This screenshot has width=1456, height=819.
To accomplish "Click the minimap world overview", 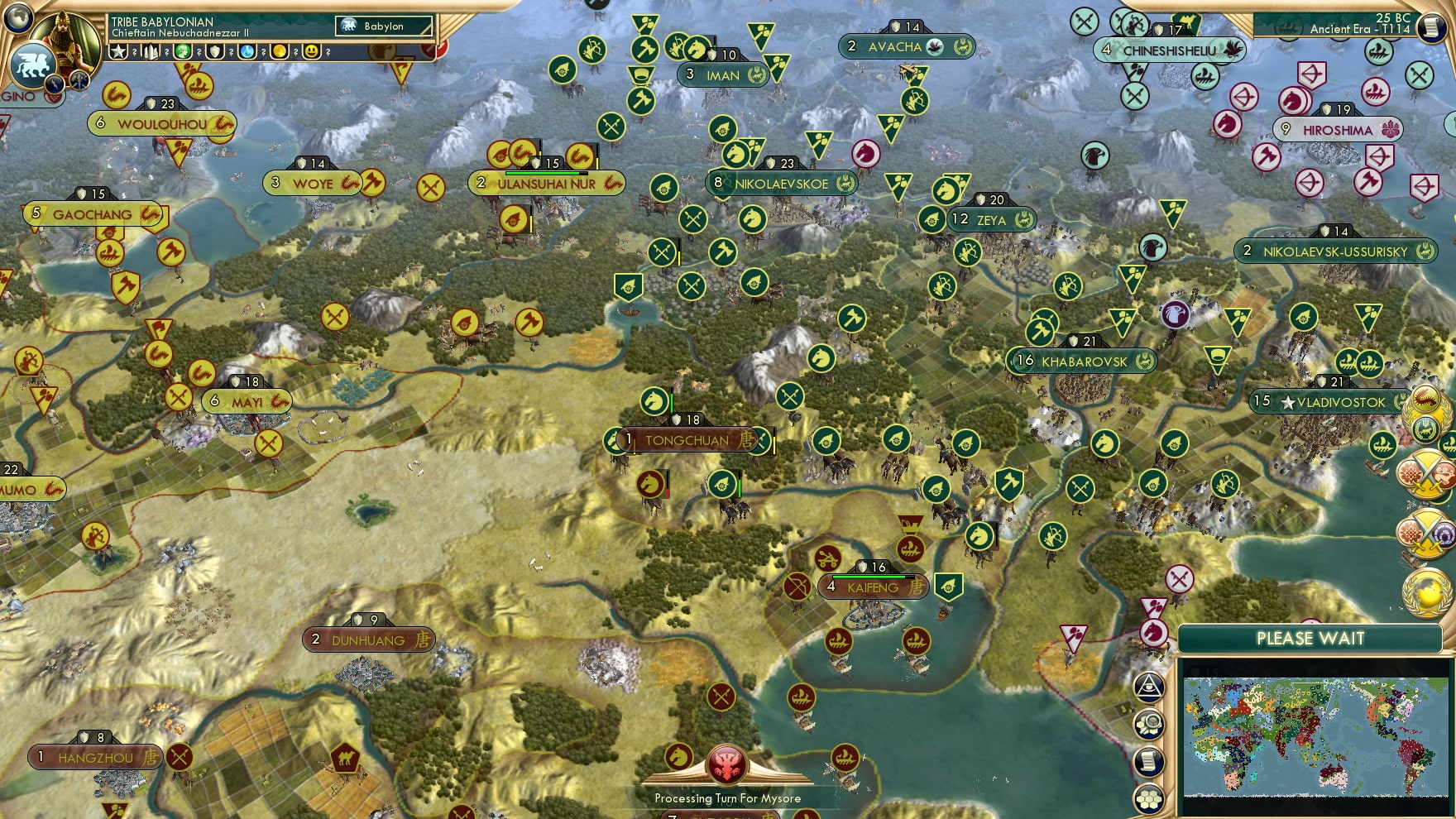I will tap(1316, 735).
